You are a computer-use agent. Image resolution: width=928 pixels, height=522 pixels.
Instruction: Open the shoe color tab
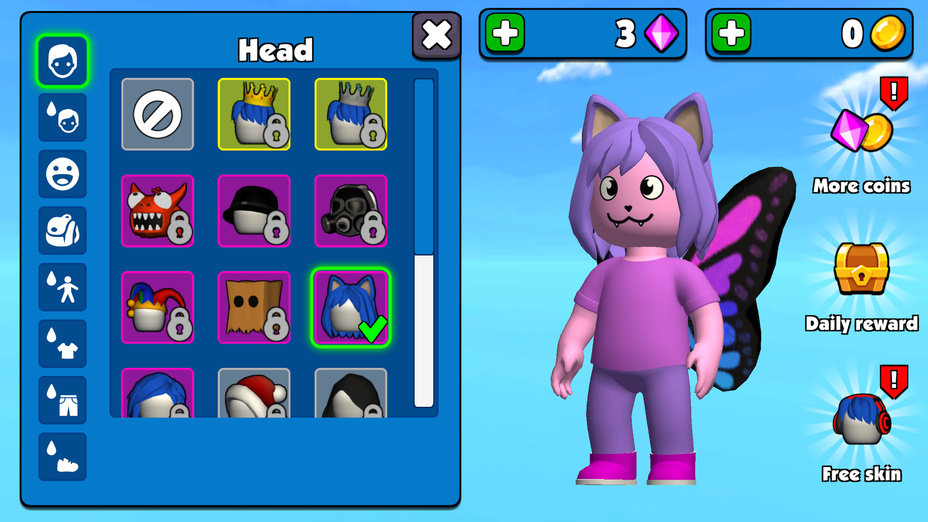coord(63,457)
